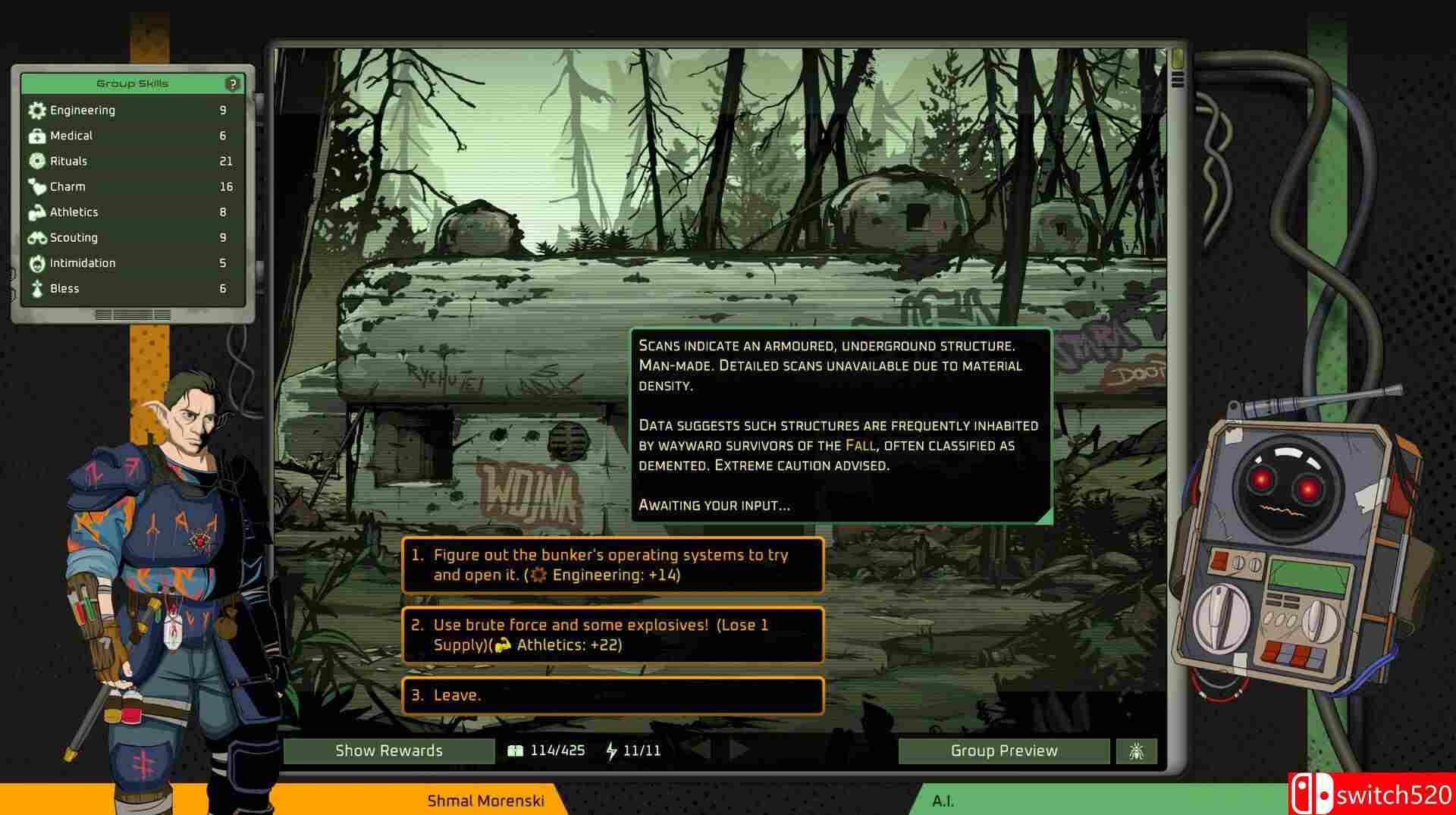Choose the Leave option
This screenshot has height=815, width=1456.
(x=612, y=695)
